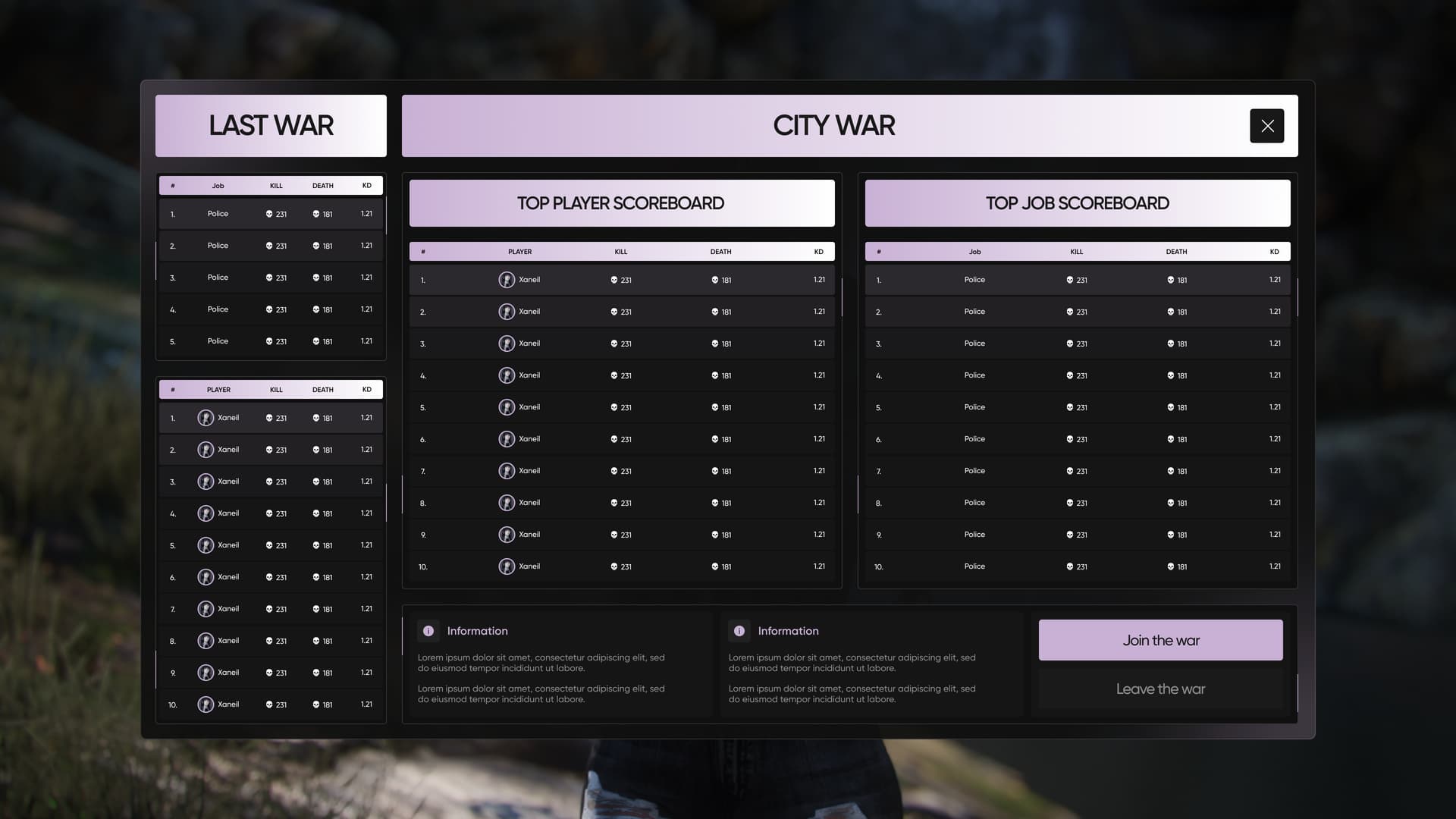Select the TOP JOB SCOREBOARD header
1456x819 pixels.
click(x=1077, y=202)
